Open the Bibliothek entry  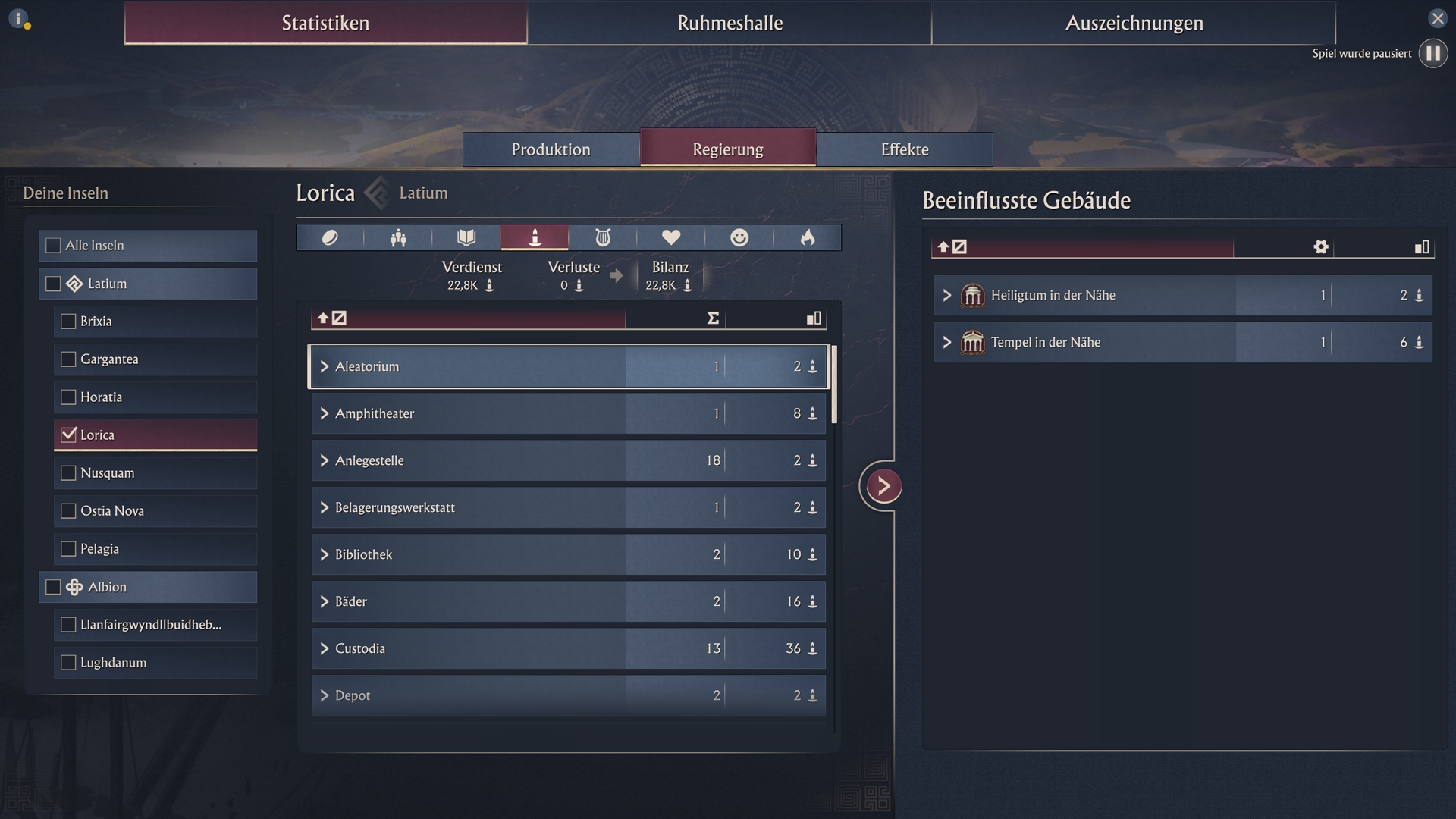pos(325,554)
